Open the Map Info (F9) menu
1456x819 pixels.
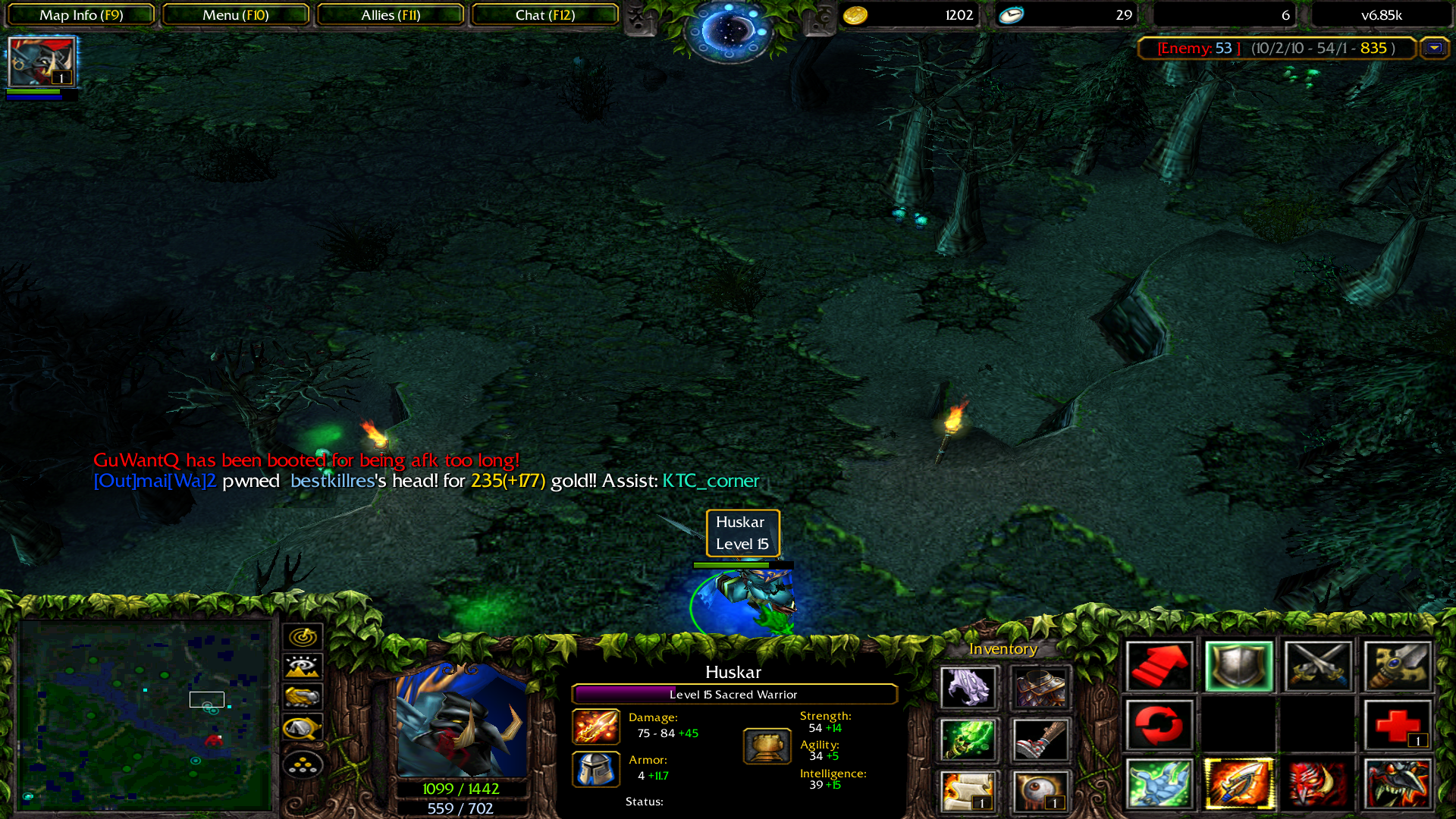81,15
